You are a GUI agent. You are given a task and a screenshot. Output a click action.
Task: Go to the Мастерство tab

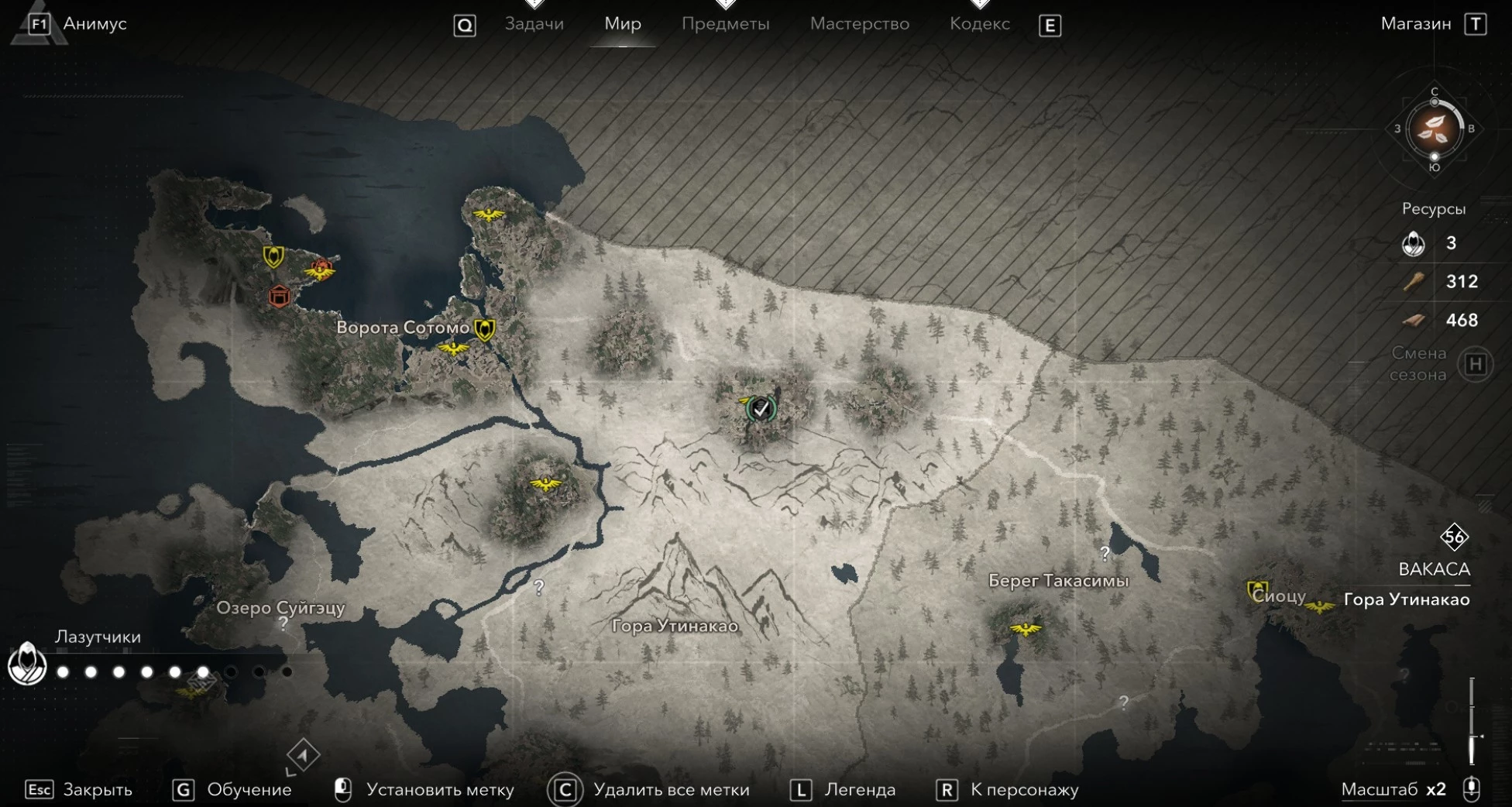[x=859, y=24]
